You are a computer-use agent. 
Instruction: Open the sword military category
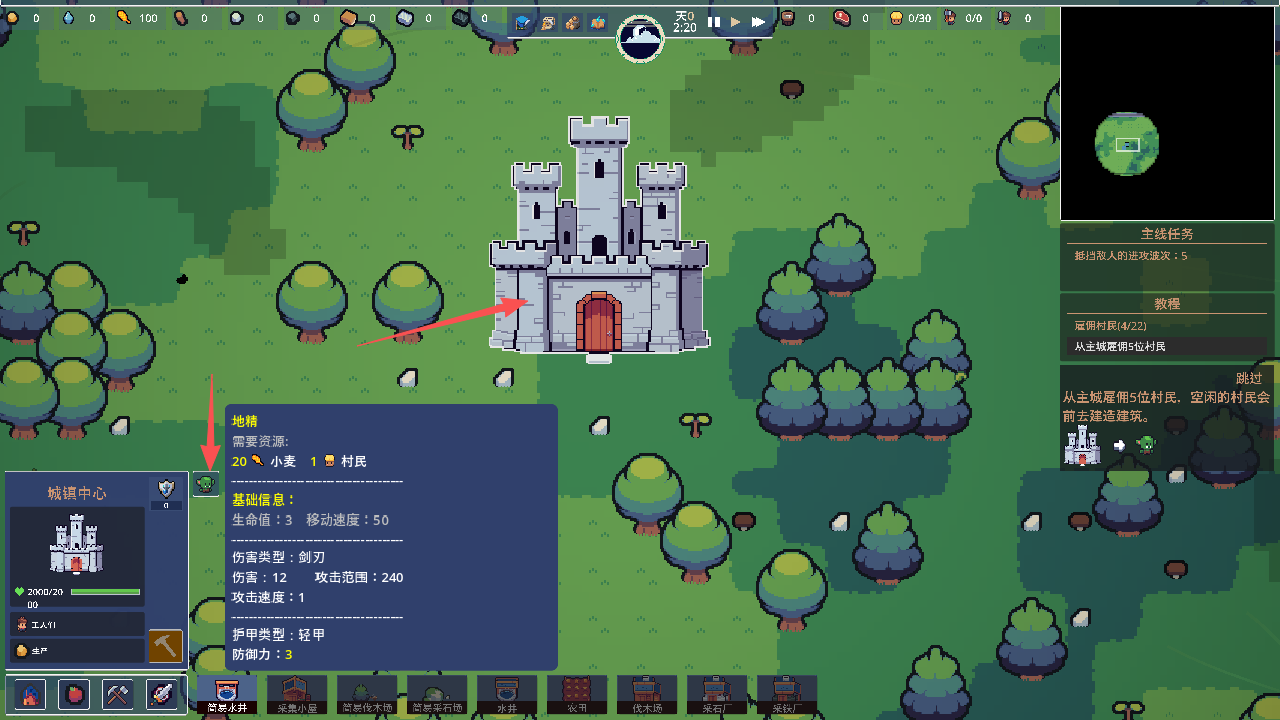click(x=162, y=694)
